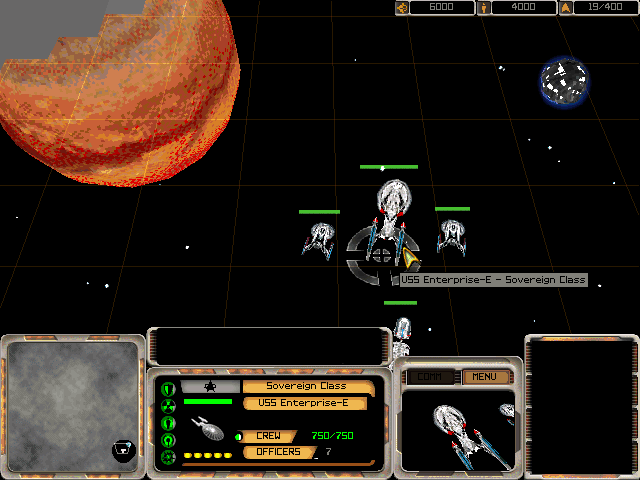Open the COMM panel

[432, 377]
